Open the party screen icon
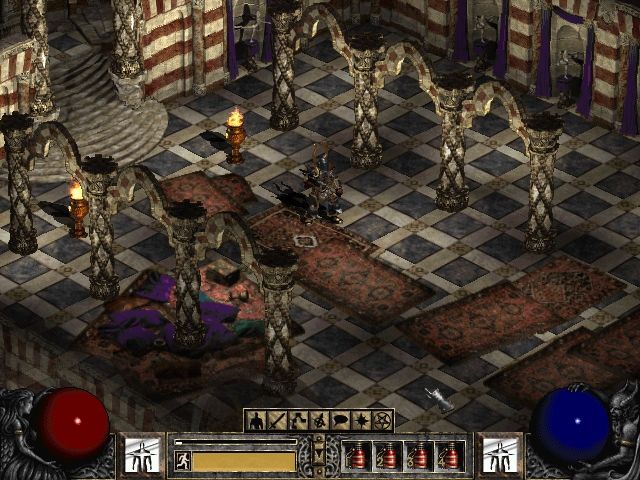The height and width of the screenshot is (480, 640). coord(319,421)
